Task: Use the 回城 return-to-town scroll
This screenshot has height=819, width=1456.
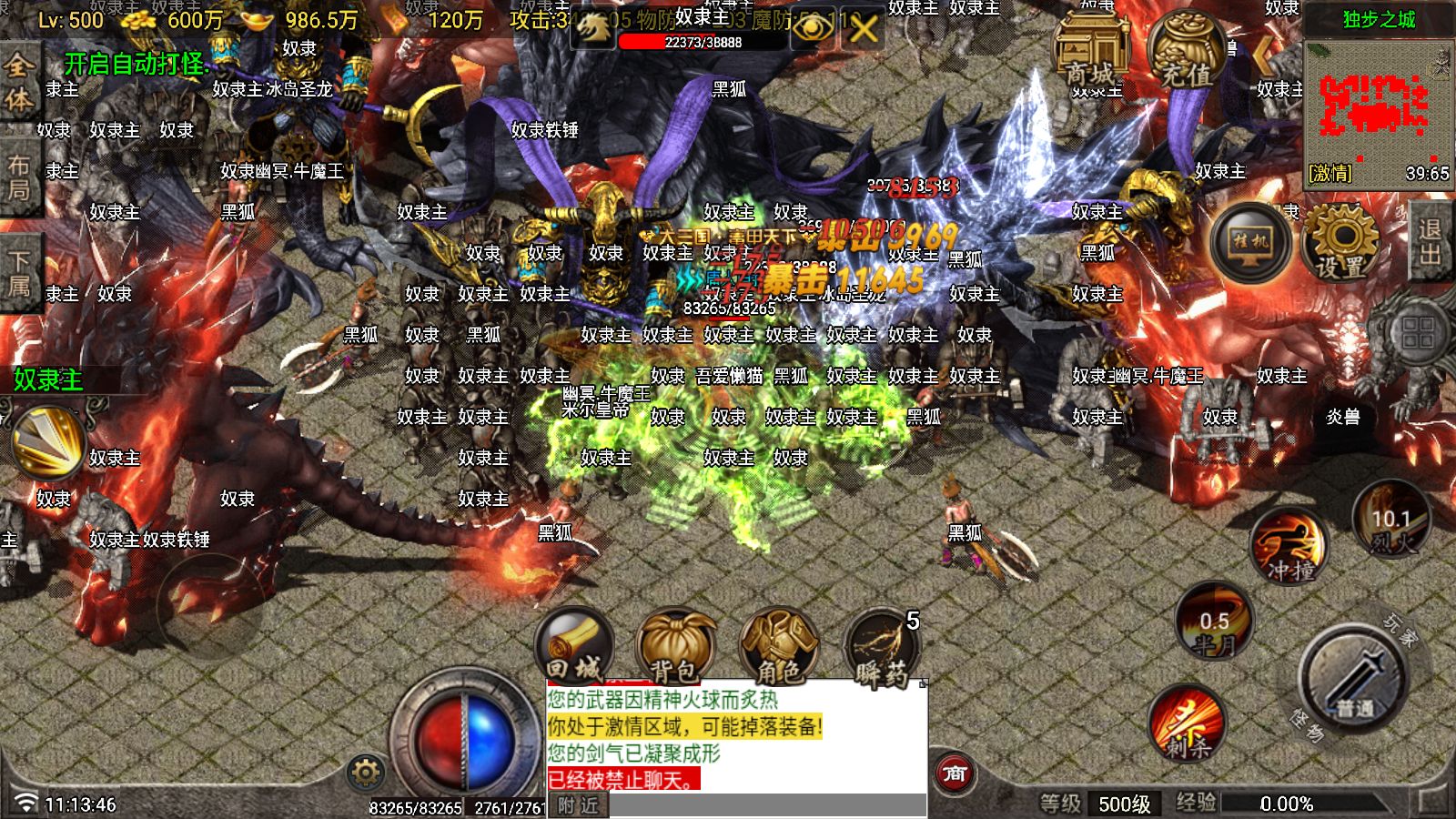Action: (575, 646)
